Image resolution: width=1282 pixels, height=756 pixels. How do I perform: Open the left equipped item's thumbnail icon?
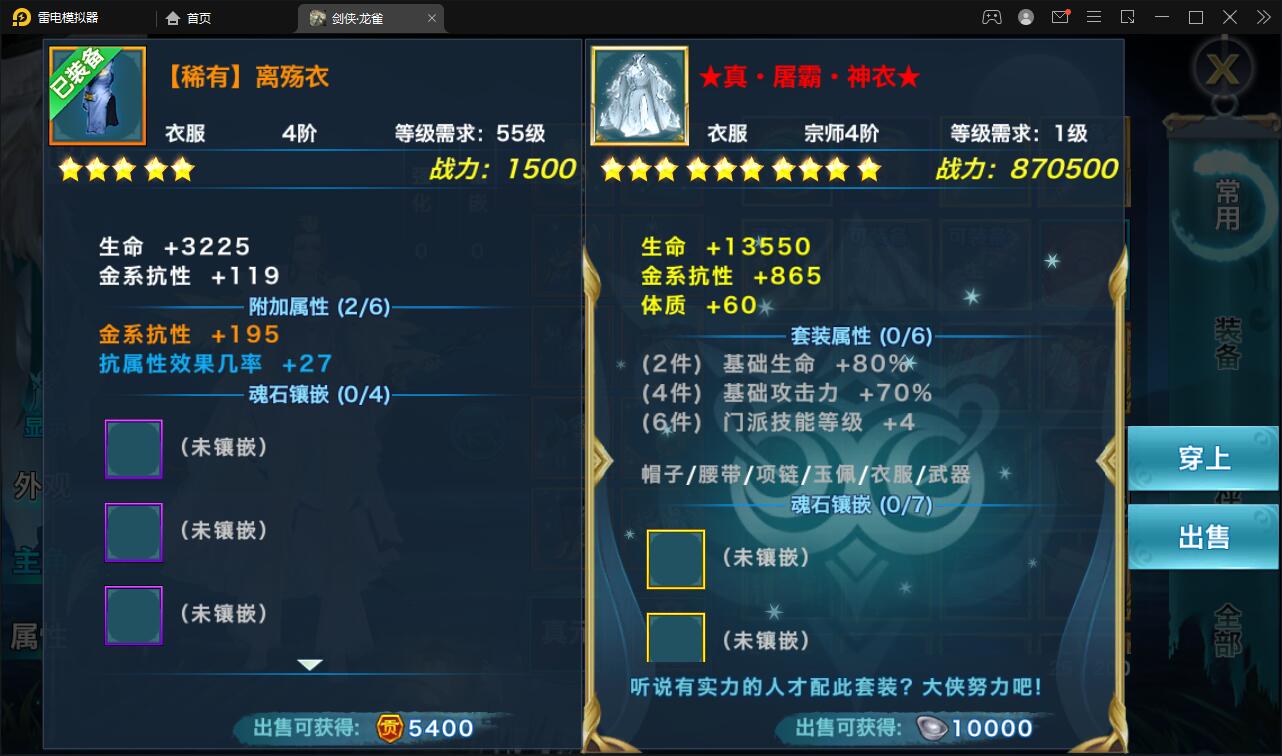[x=97, y=96]
